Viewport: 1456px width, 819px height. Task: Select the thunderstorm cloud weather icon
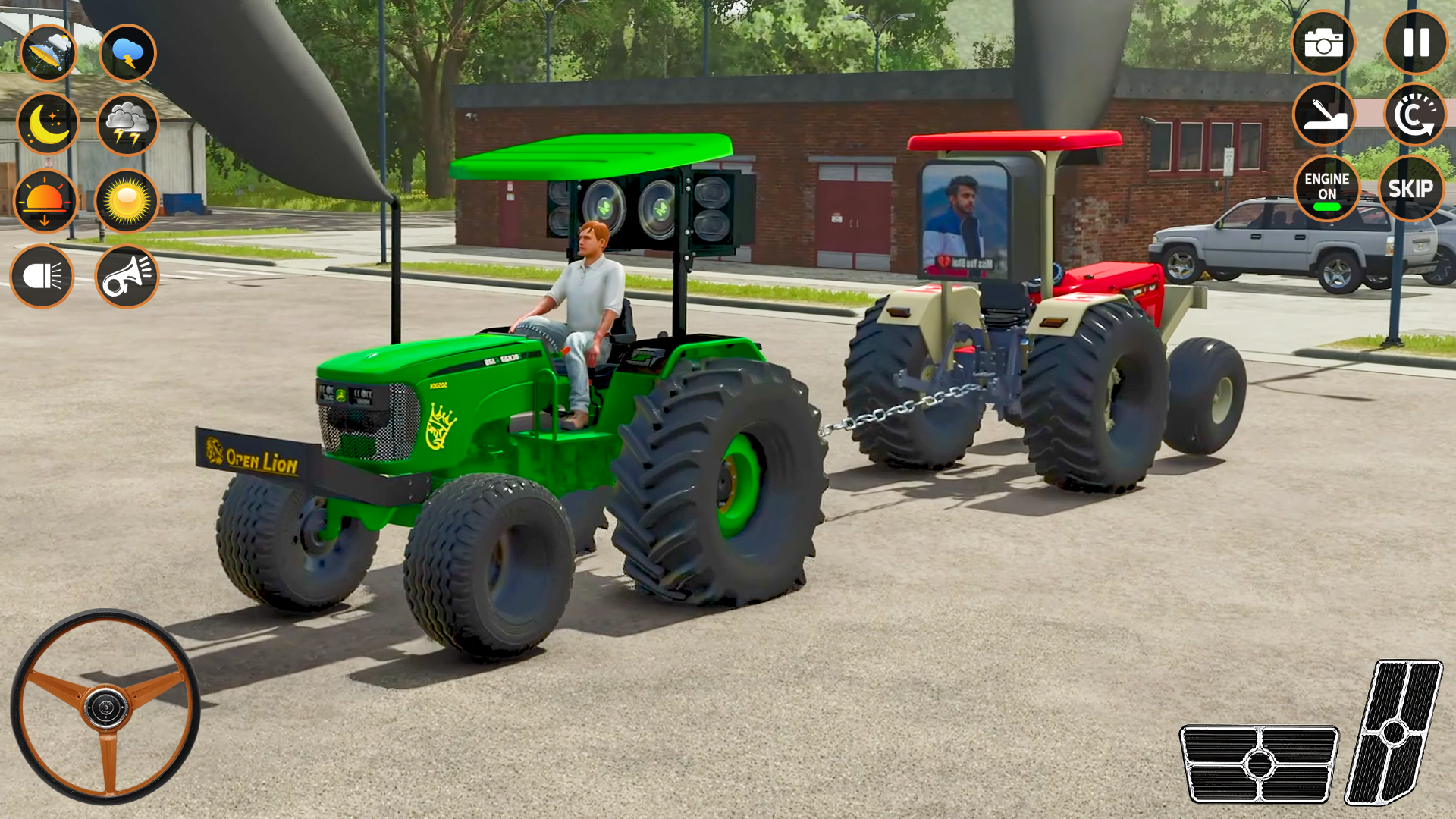pos(127,52)
